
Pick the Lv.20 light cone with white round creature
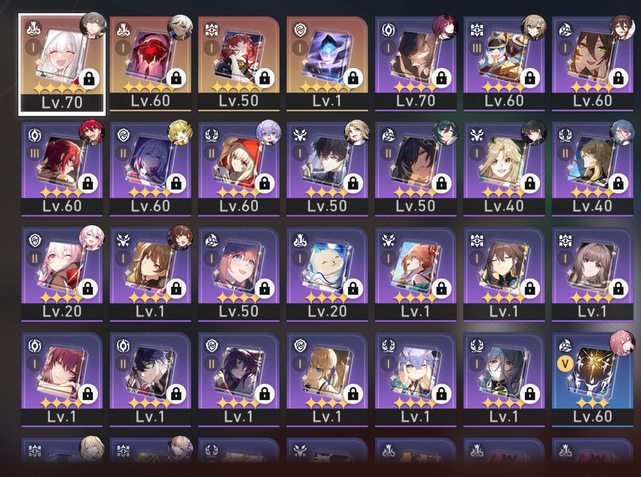point(327,272)
